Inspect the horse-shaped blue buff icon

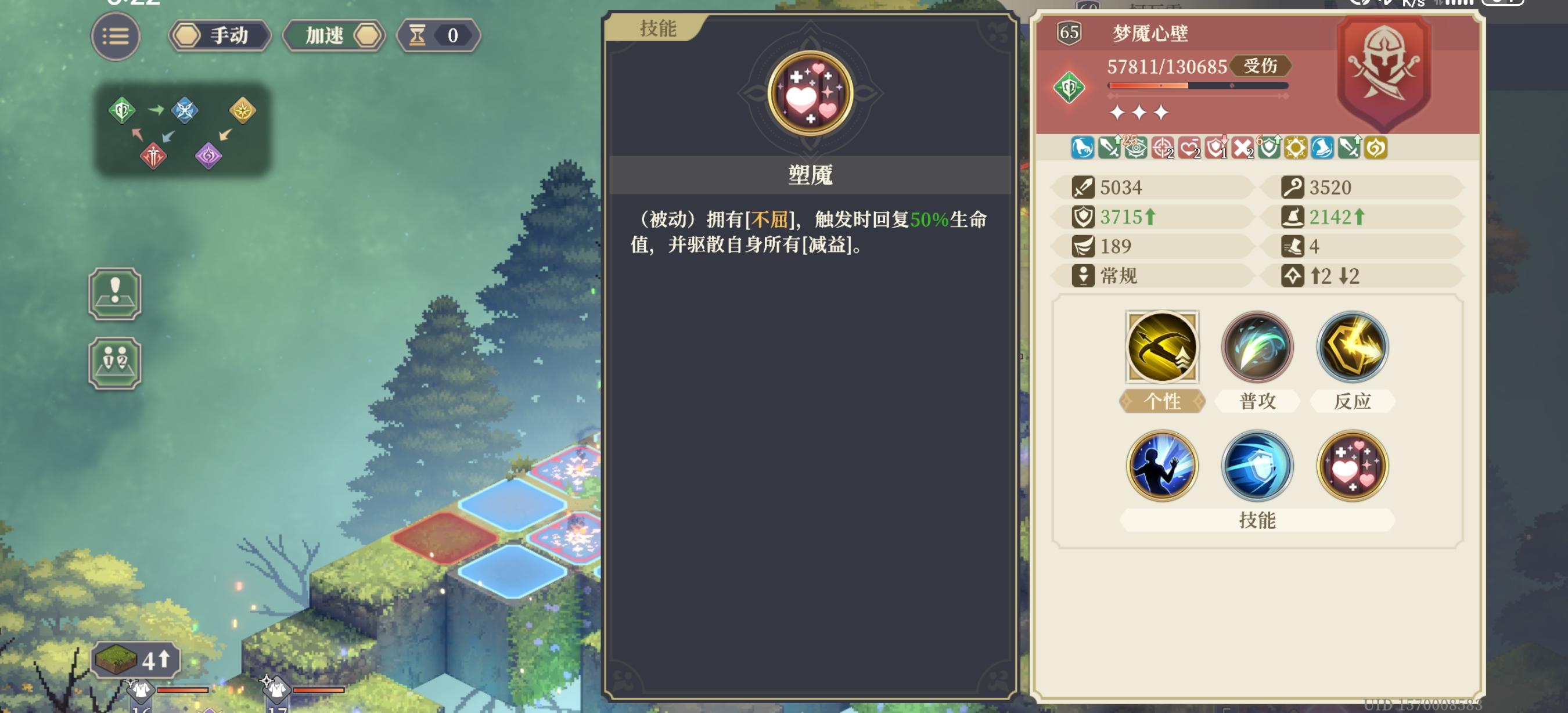point(1084,149)
